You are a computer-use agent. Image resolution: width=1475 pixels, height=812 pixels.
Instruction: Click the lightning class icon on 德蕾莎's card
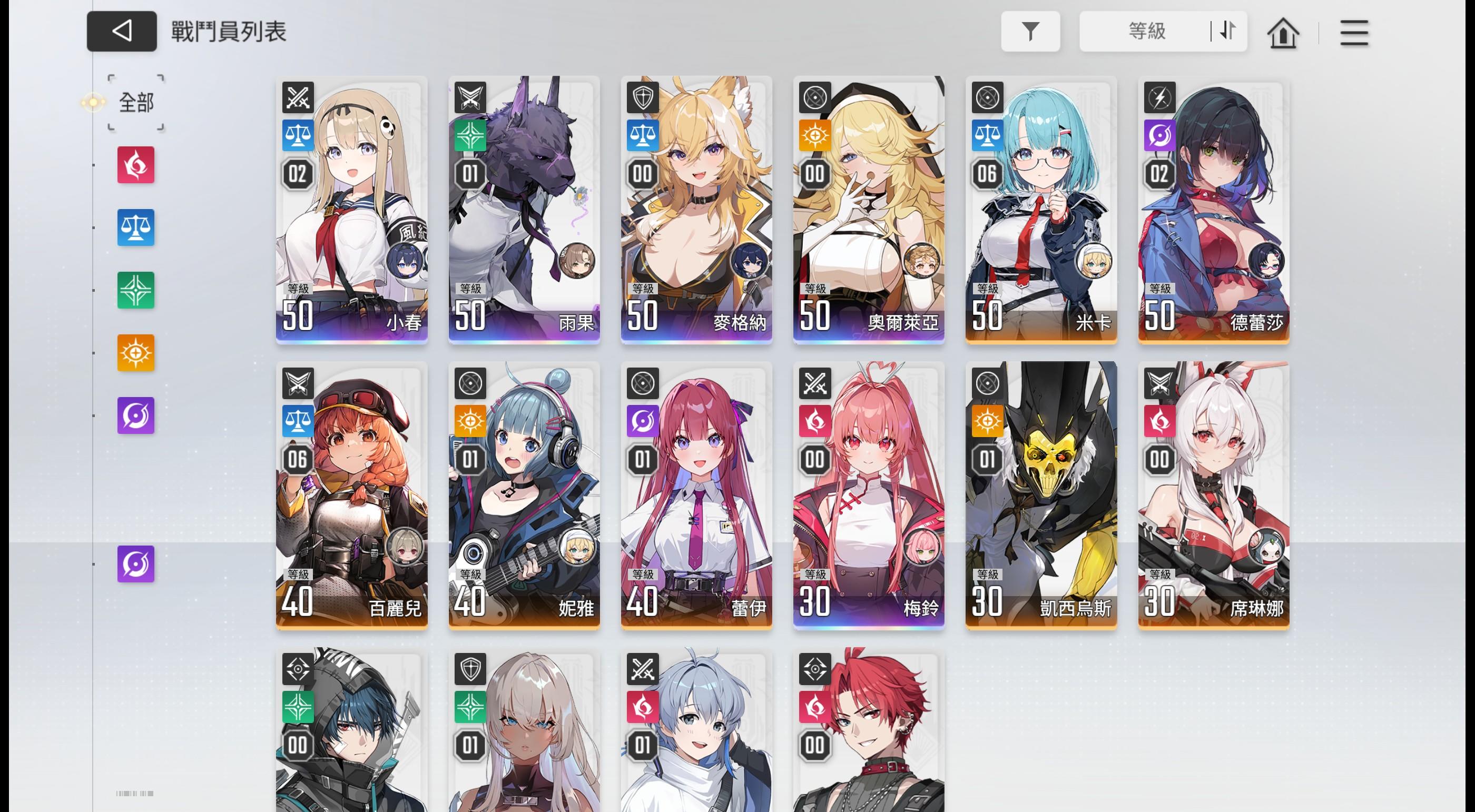tap(1158, 97)
